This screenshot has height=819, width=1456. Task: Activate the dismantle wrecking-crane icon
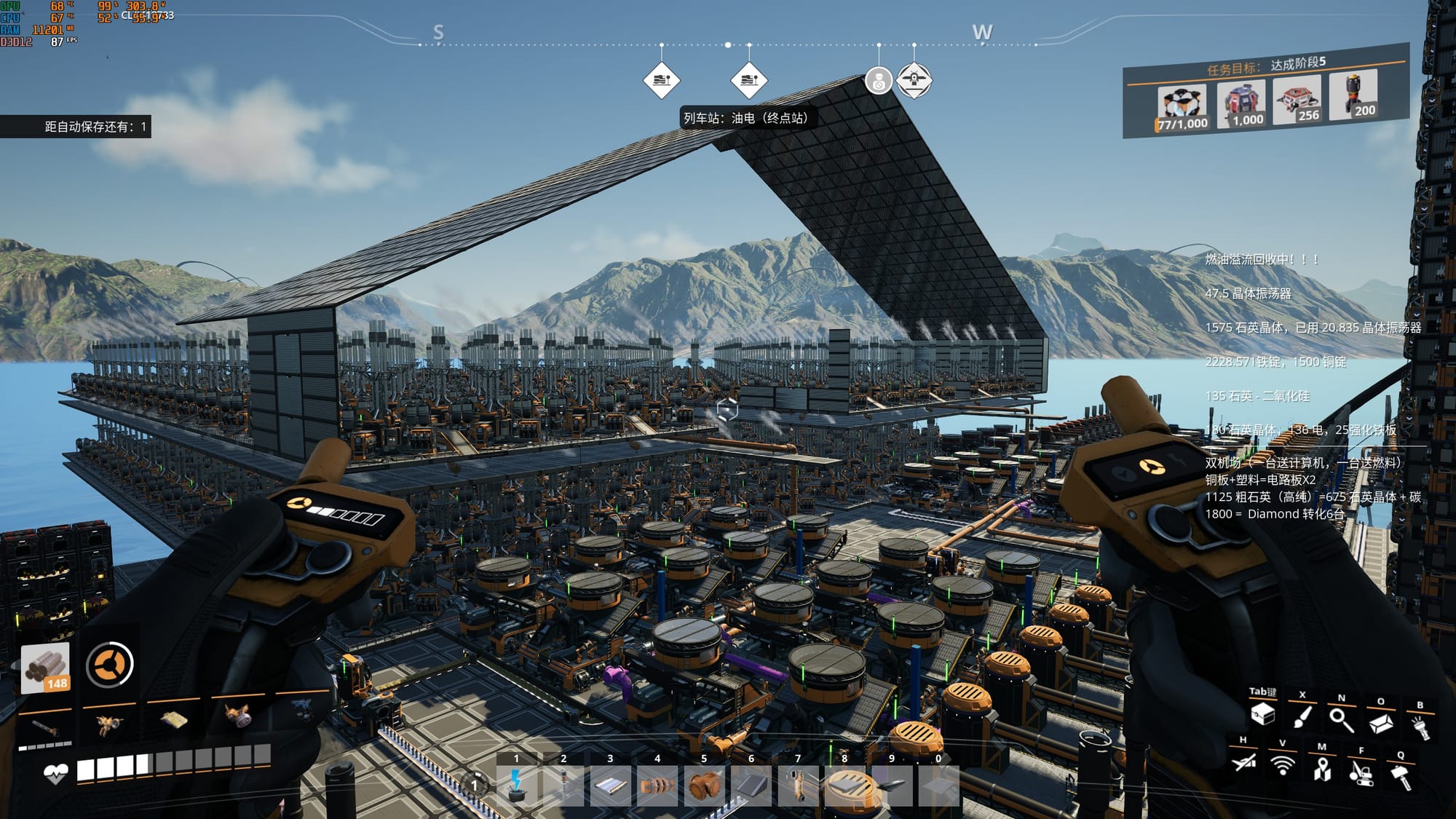pos(1361,772)
